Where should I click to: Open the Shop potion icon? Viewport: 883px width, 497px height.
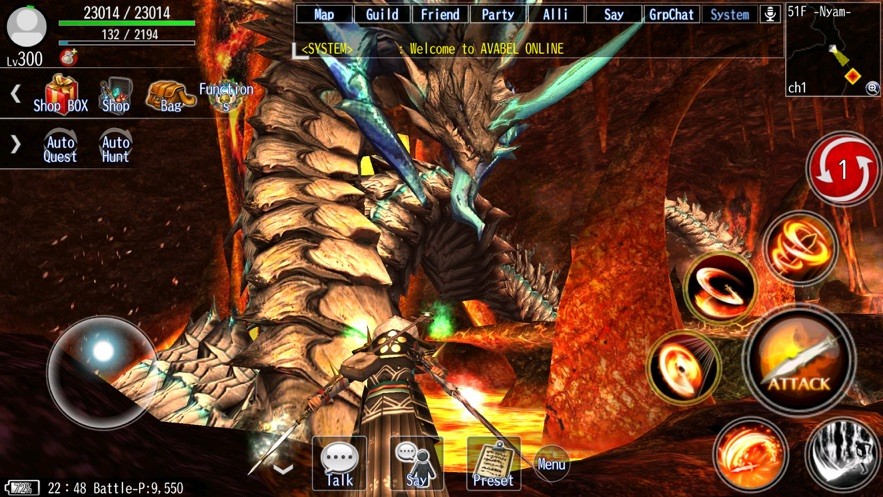click(115, 95)
